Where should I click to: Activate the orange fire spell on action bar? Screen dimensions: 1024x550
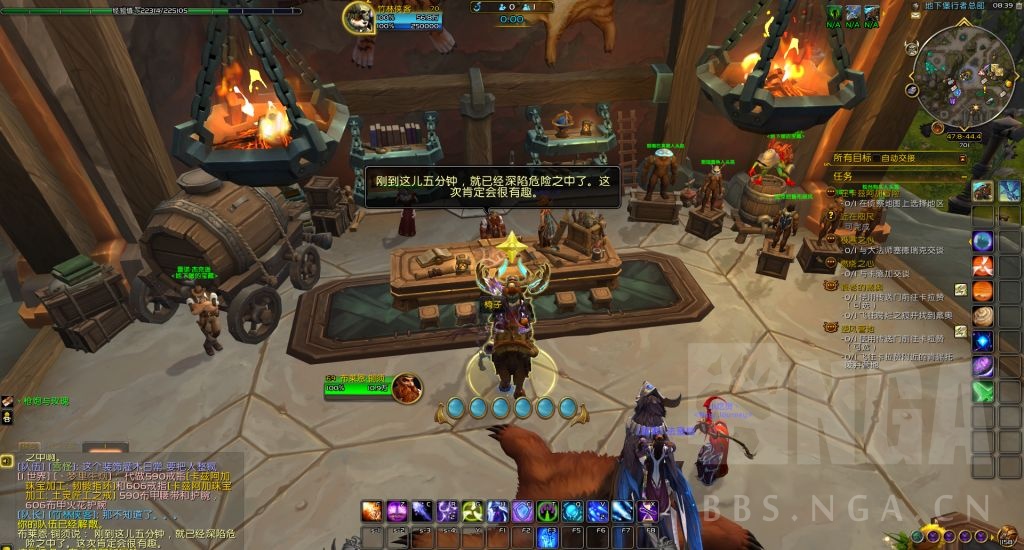coord(371,511)
